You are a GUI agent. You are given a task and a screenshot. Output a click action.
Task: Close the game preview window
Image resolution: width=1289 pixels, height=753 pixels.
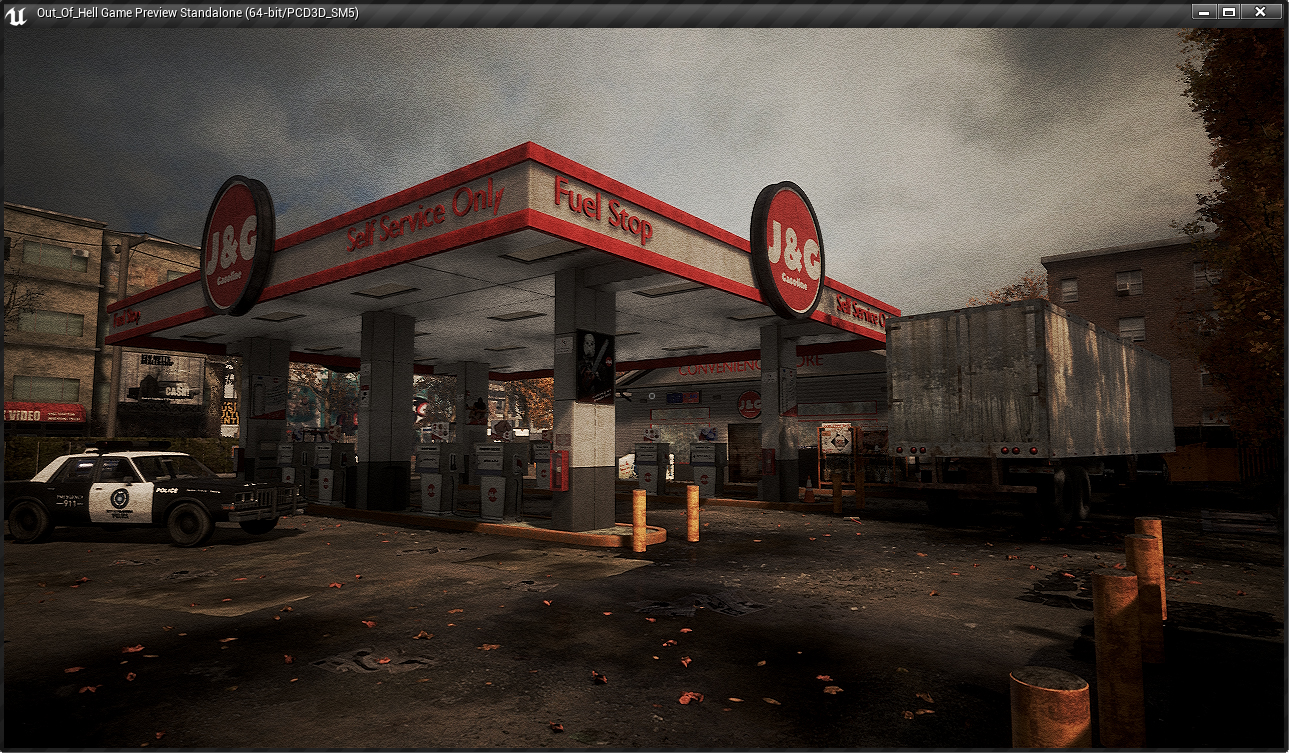[x=1260, y=12]
